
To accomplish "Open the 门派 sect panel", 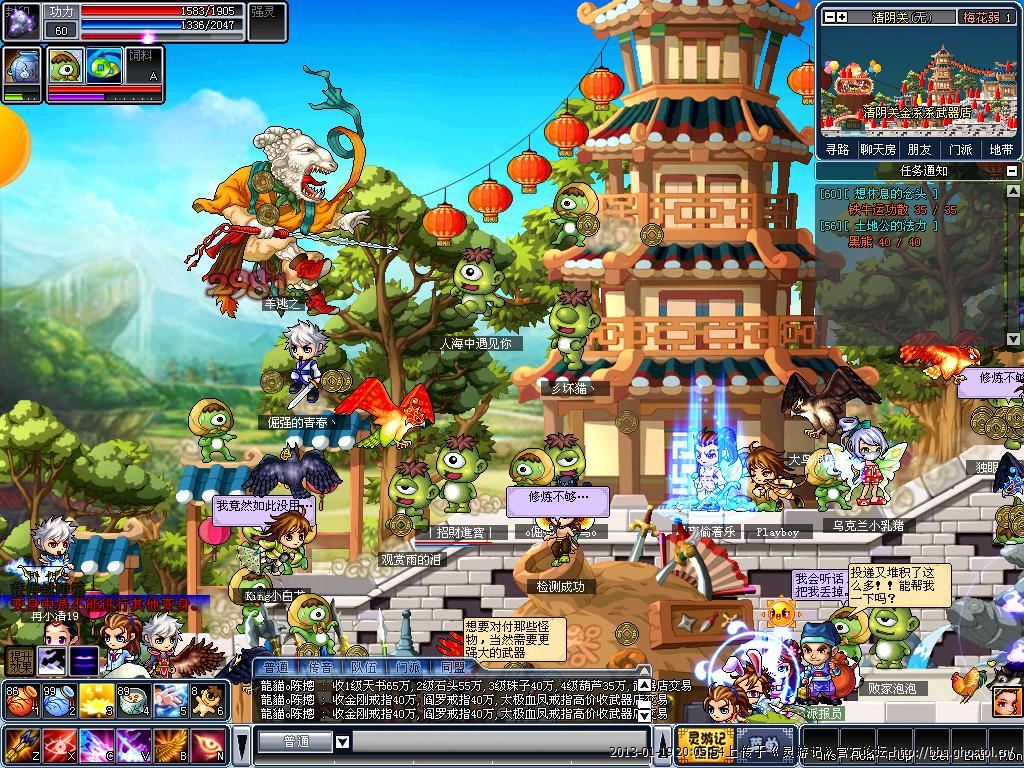I will (960, 149).
